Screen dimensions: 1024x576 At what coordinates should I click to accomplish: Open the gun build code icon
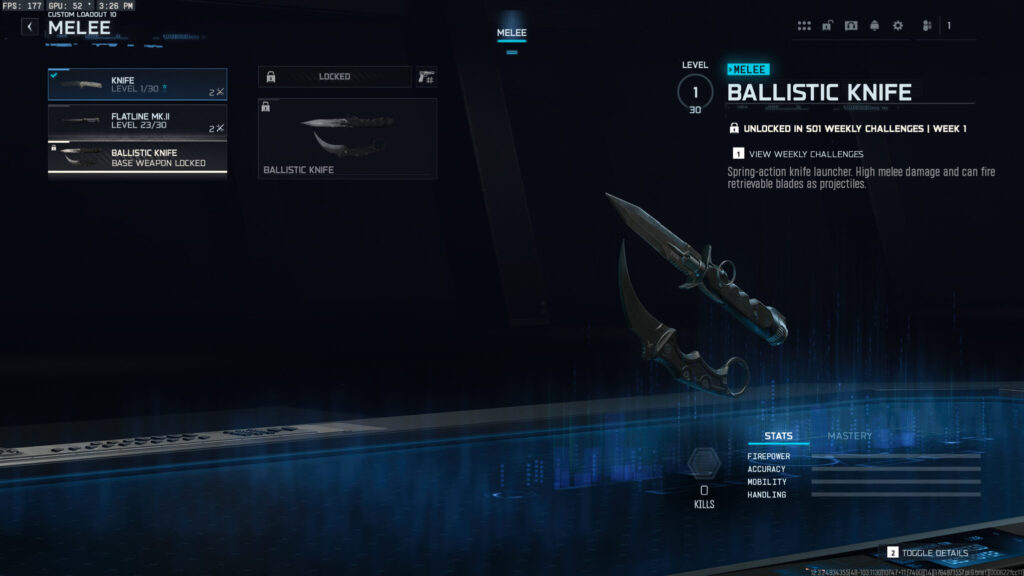(x=427, y=77)
